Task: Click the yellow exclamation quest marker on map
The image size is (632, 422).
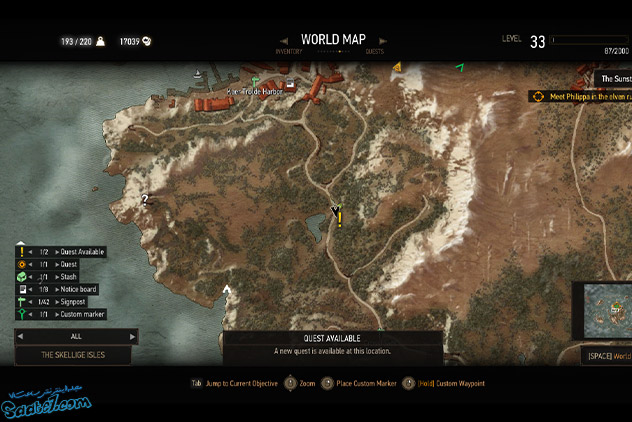Action: 339,218
